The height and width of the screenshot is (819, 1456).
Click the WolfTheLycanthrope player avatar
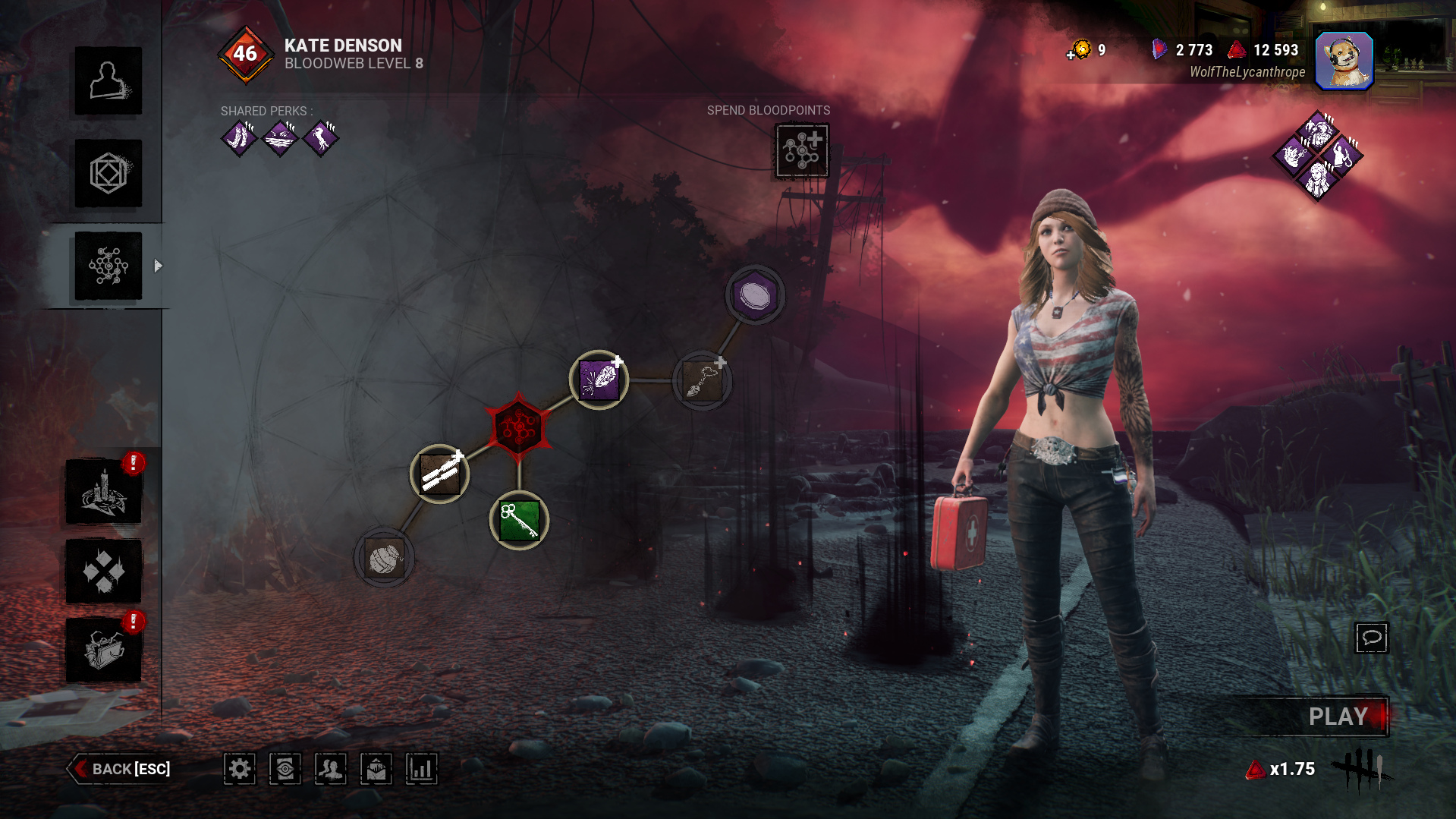pyautogui.click(x=1344, y=61)
